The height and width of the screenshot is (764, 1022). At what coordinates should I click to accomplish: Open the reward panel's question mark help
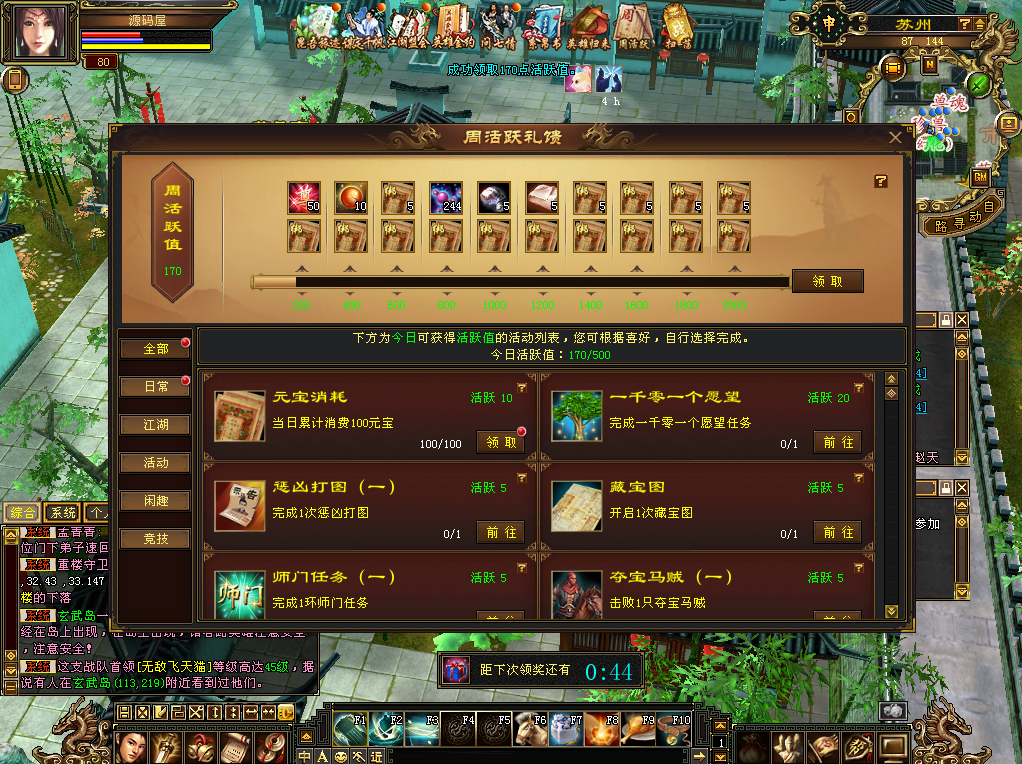click(881, 181)
